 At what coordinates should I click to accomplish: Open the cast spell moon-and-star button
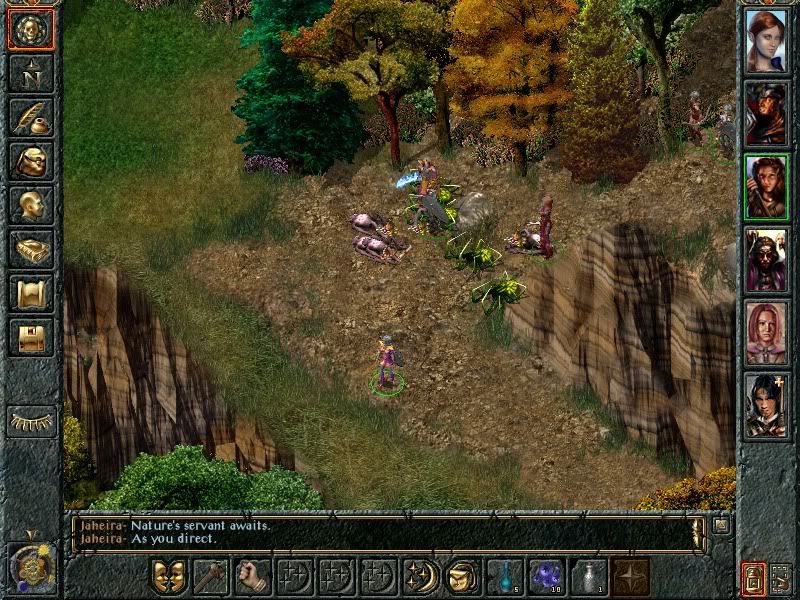click(x=420, y=577)
